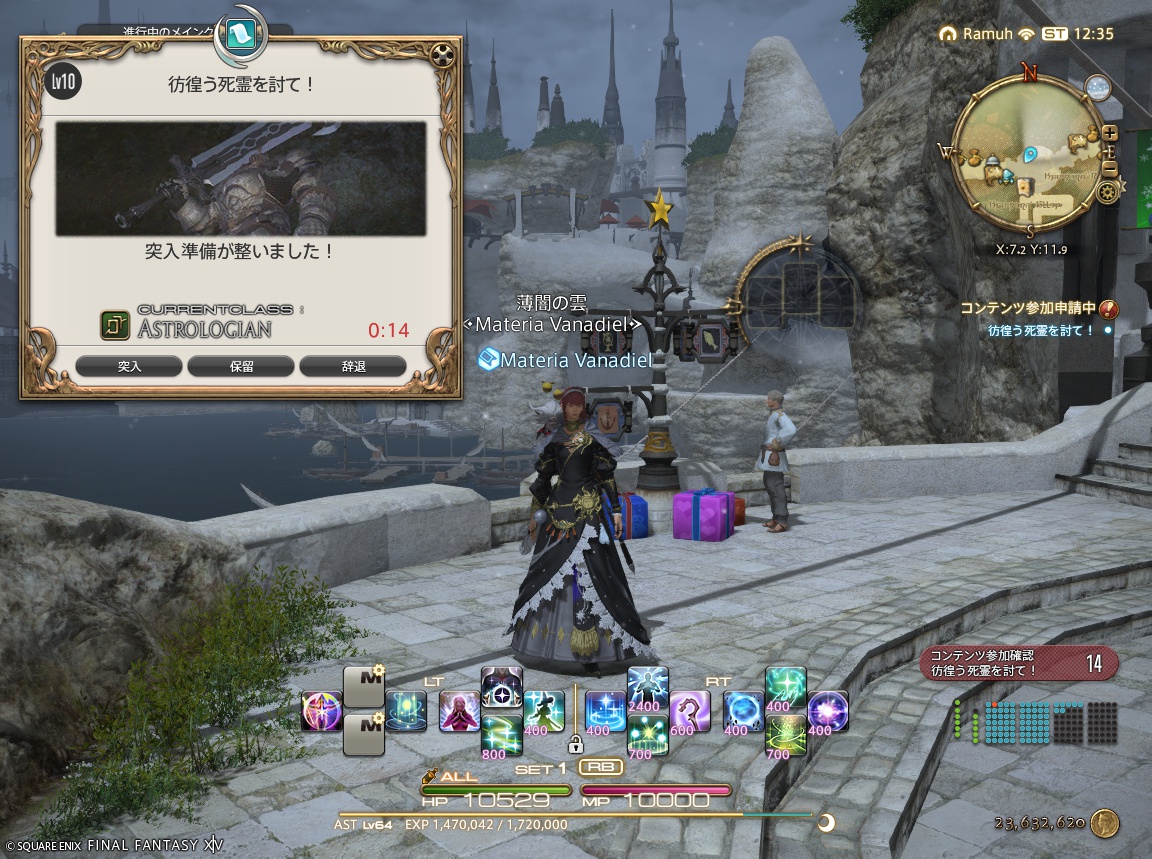
Task: Decline the duty with 辞退
Action: (353, 366)
